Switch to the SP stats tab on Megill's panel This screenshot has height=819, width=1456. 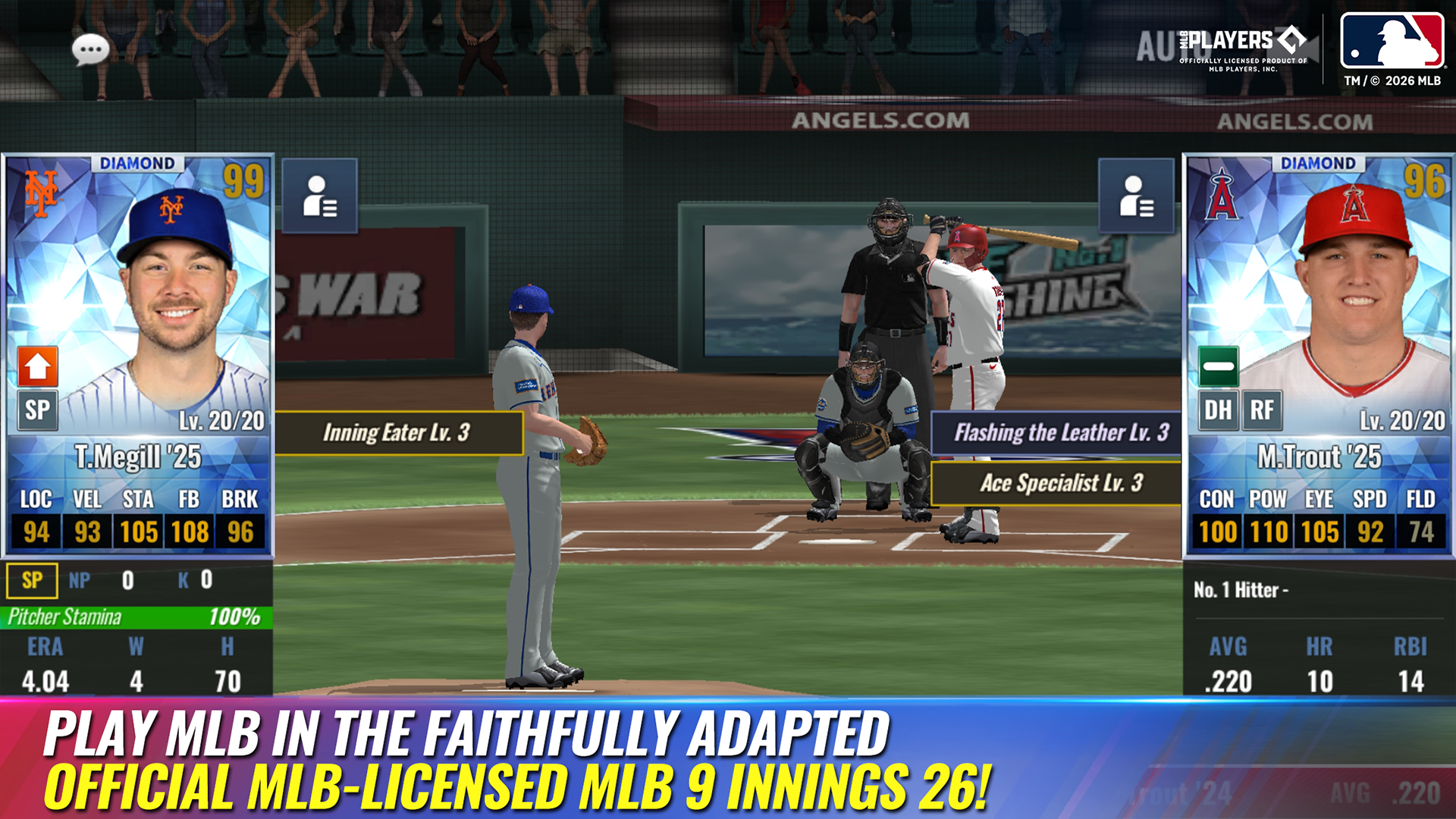(x=32, y=581)
